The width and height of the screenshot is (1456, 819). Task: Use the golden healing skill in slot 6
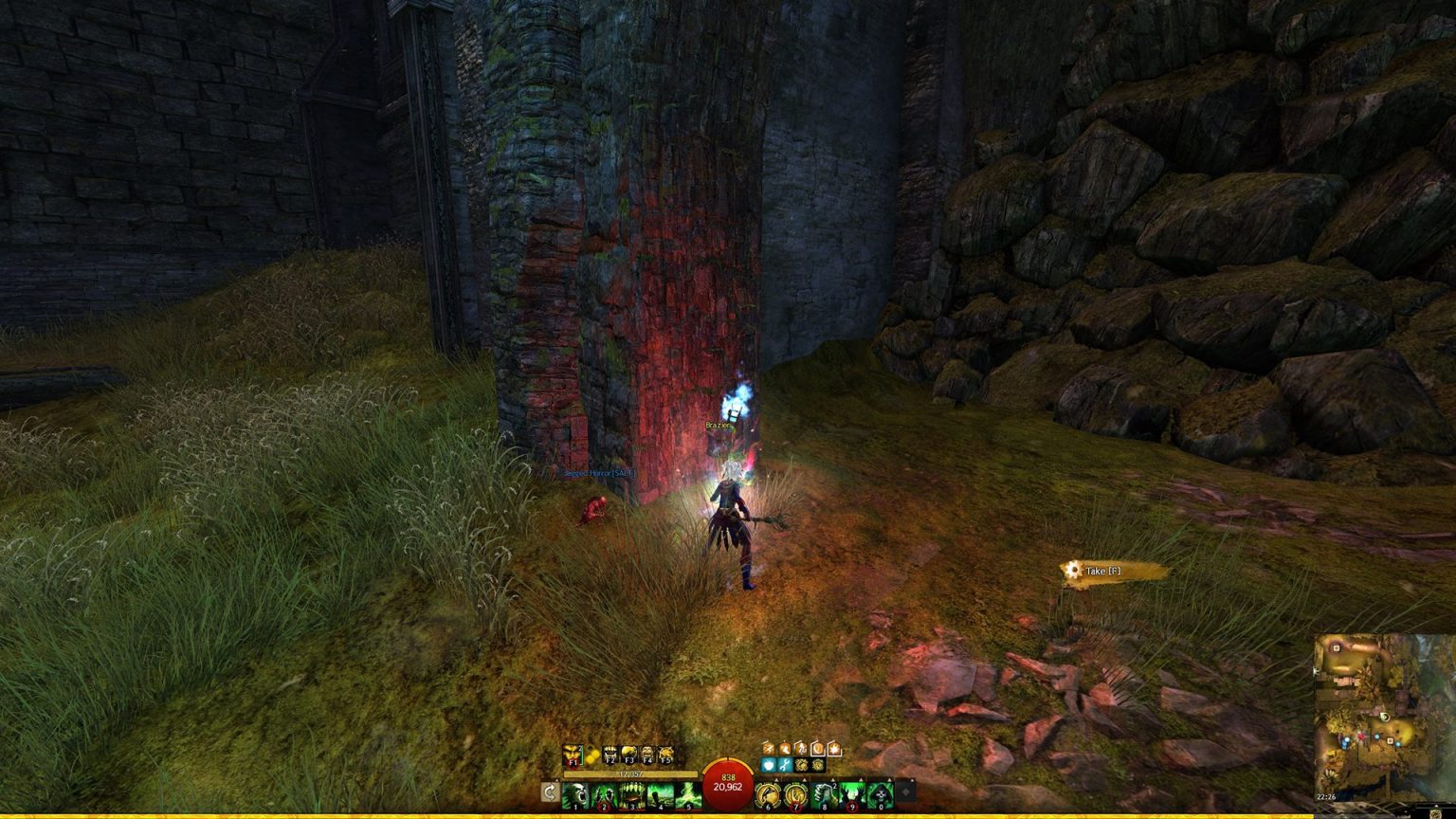click(768, 795)
